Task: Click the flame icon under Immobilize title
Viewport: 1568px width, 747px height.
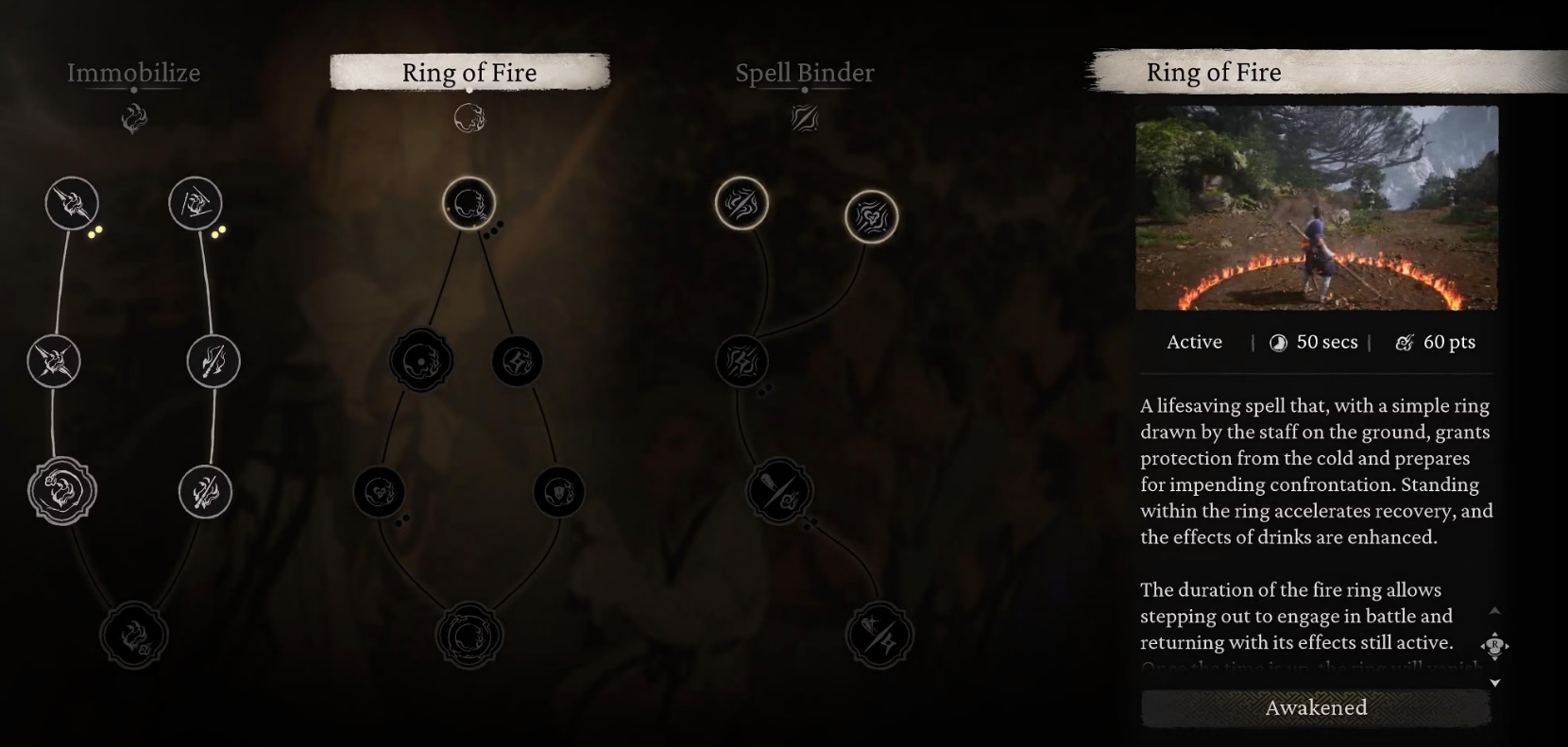Action: pos(134,119)
